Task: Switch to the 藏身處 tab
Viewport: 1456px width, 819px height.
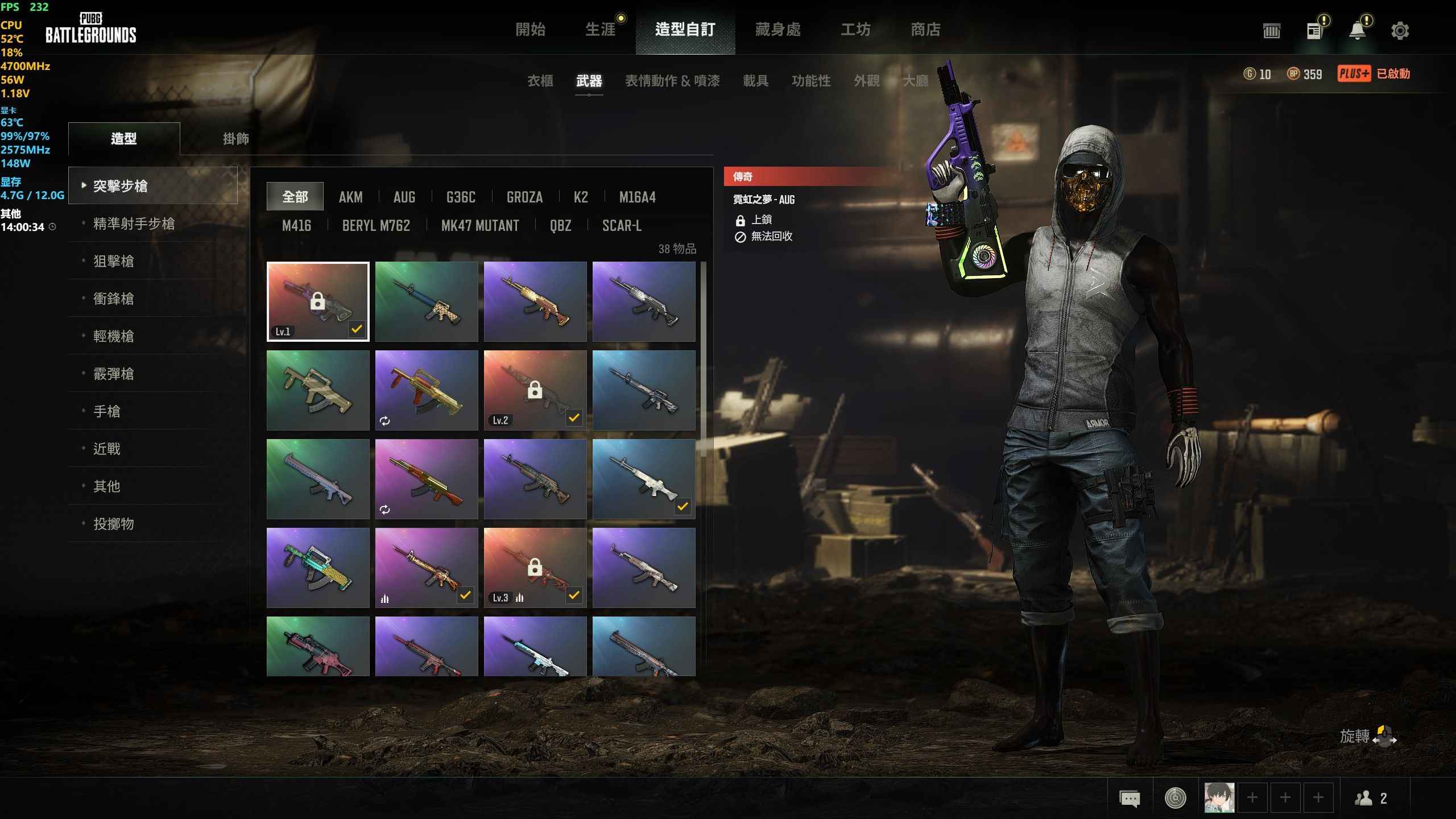Action: [x=777, y=29]
